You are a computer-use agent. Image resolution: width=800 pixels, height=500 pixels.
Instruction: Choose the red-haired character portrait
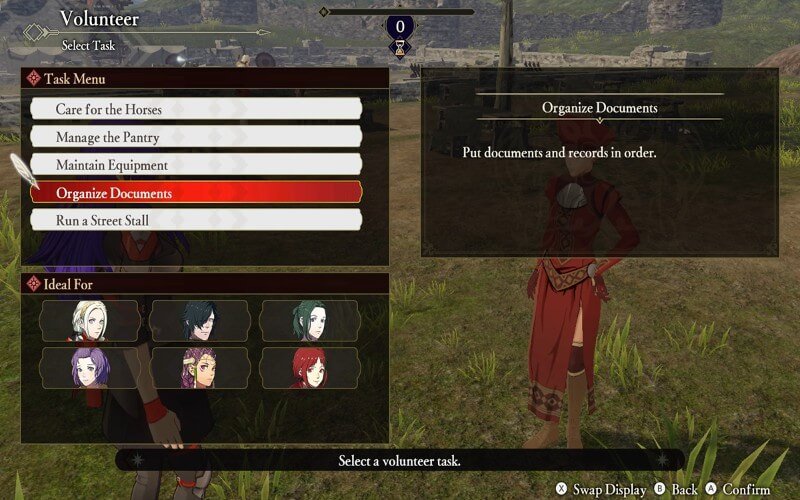point(309,368)
